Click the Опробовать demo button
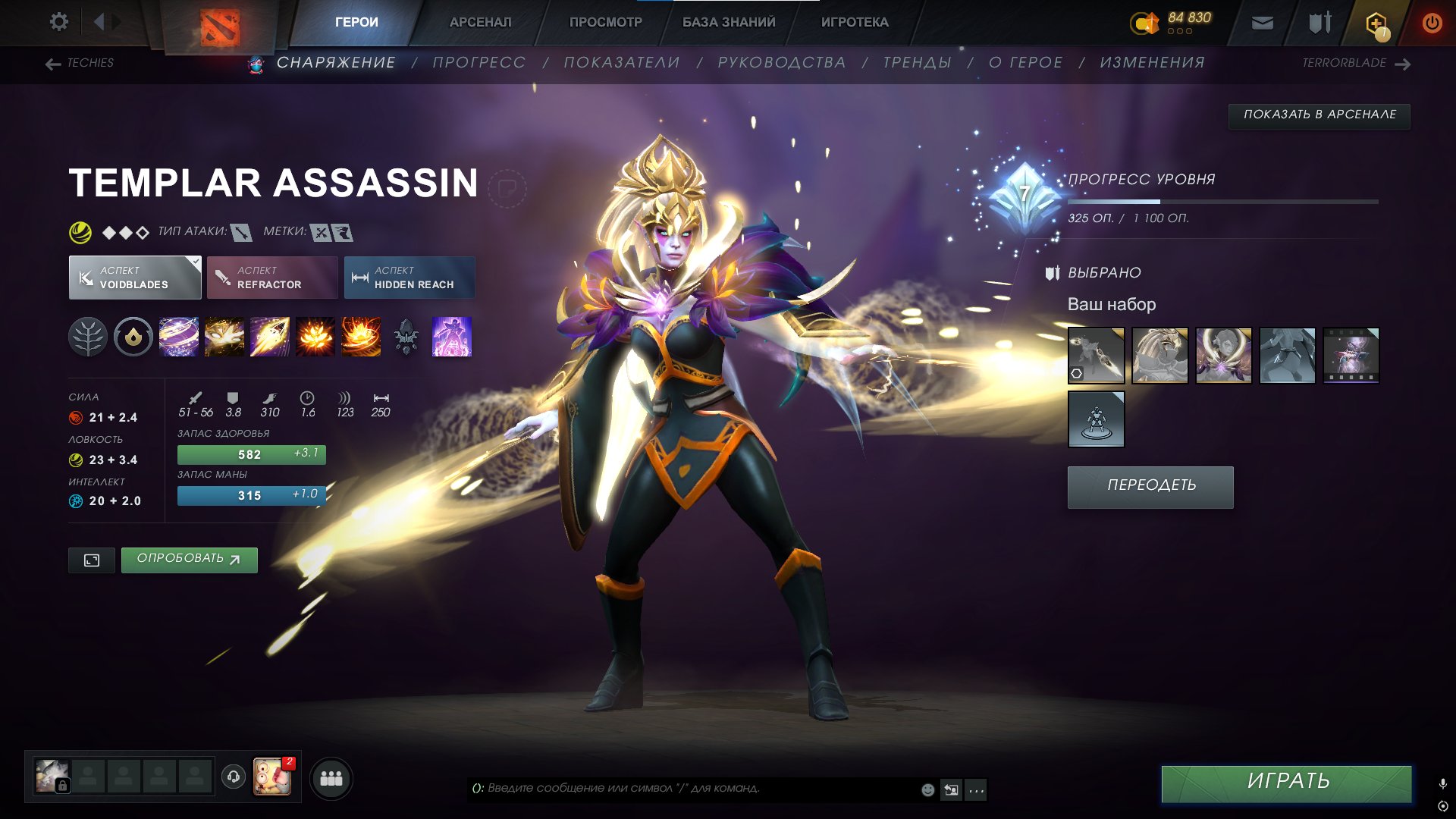The image size is (1456, 819). [x=189, y=560]
